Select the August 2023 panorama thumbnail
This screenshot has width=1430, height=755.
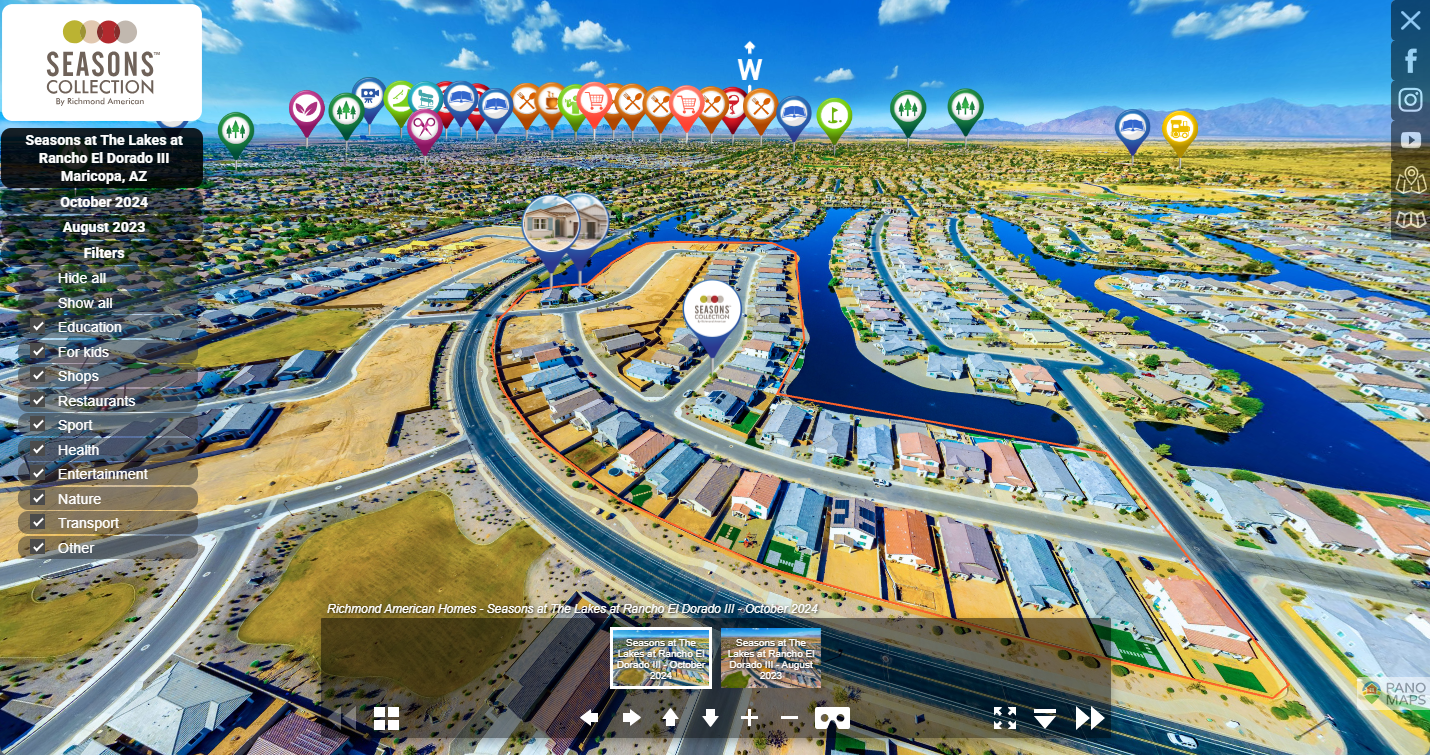(770, 658)
